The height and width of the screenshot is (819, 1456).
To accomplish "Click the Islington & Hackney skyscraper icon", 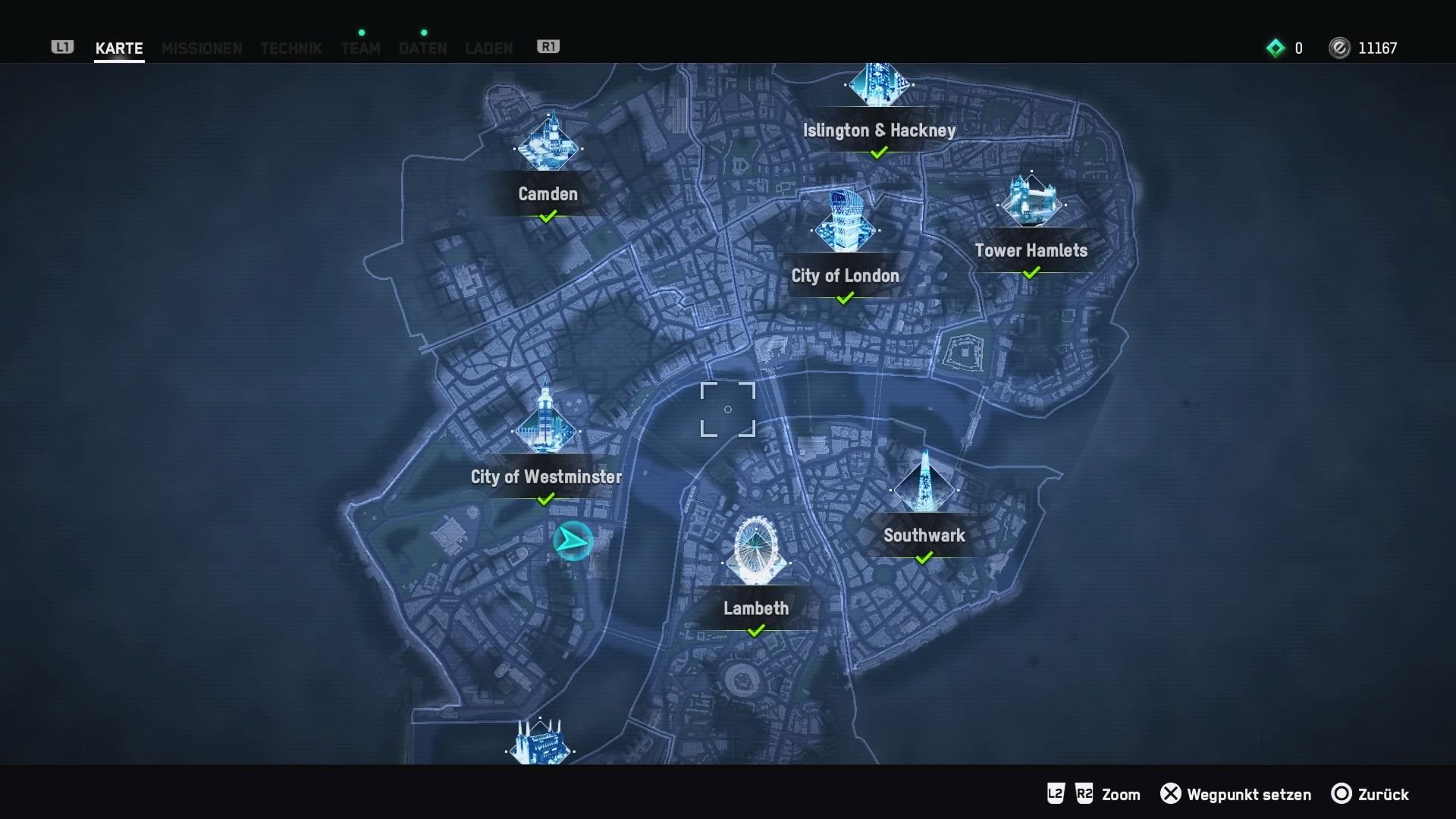I will click(x=880, y=83).
